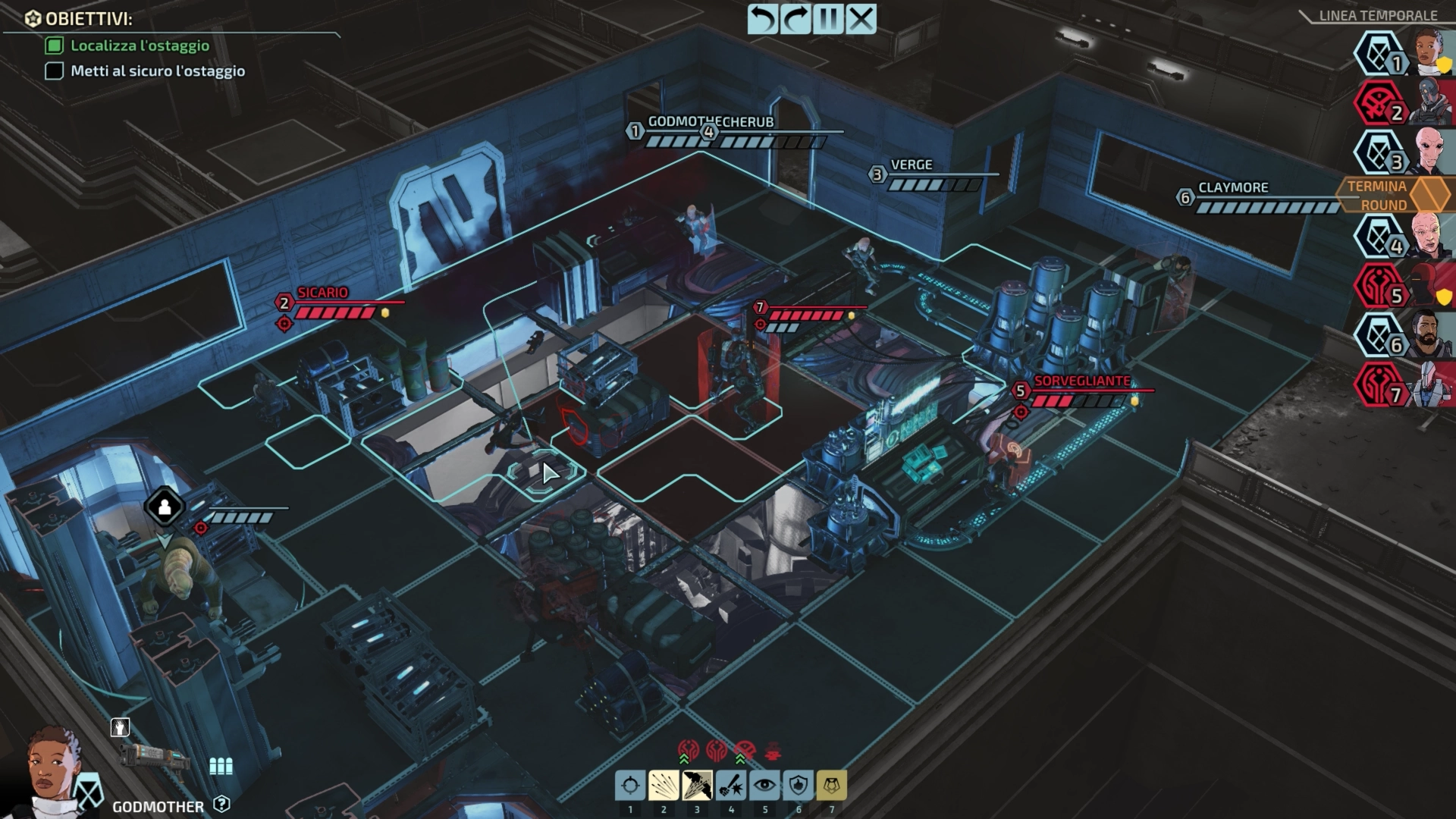The image size is (1456, 819).
Task: Select timeline entry 3, the bald alien agent
Action: click(x=1432, y=152)
